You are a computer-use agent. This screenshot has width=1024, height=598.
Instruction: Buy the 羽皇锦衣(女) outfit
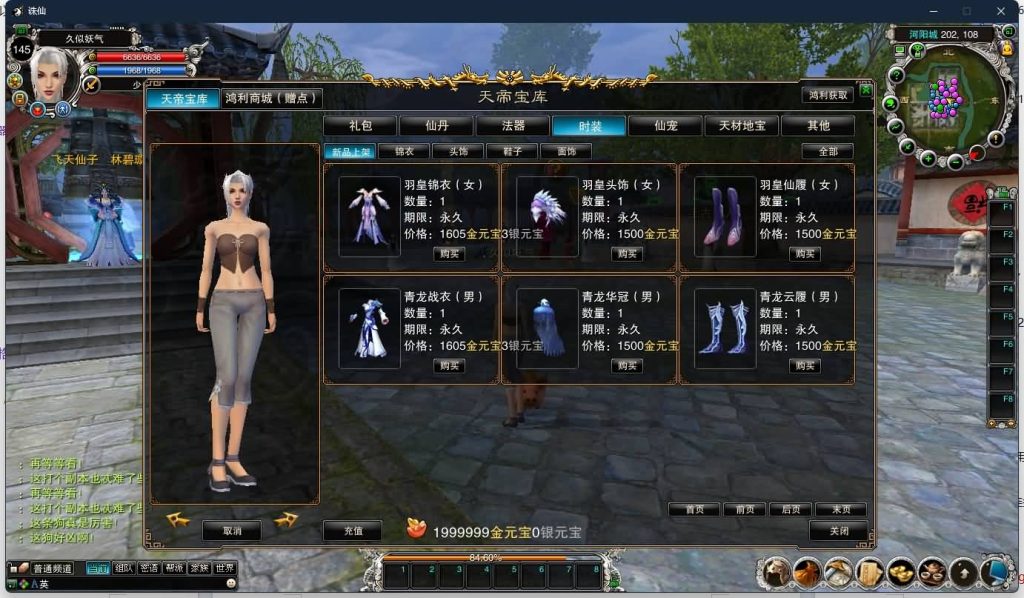pos(449,254)
